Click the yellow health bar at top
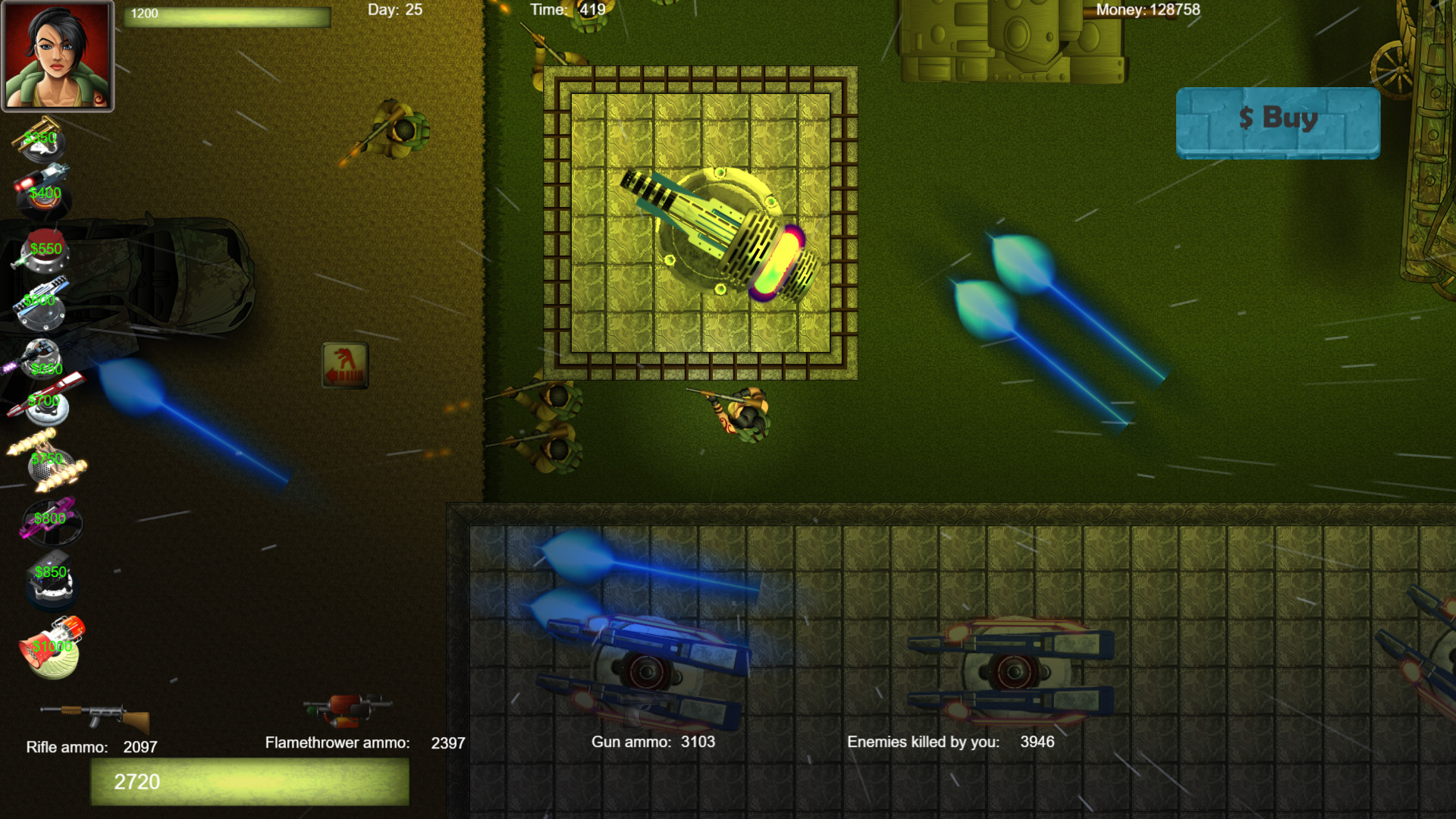Screen dimensions: 1456x819 click(227, 18)
